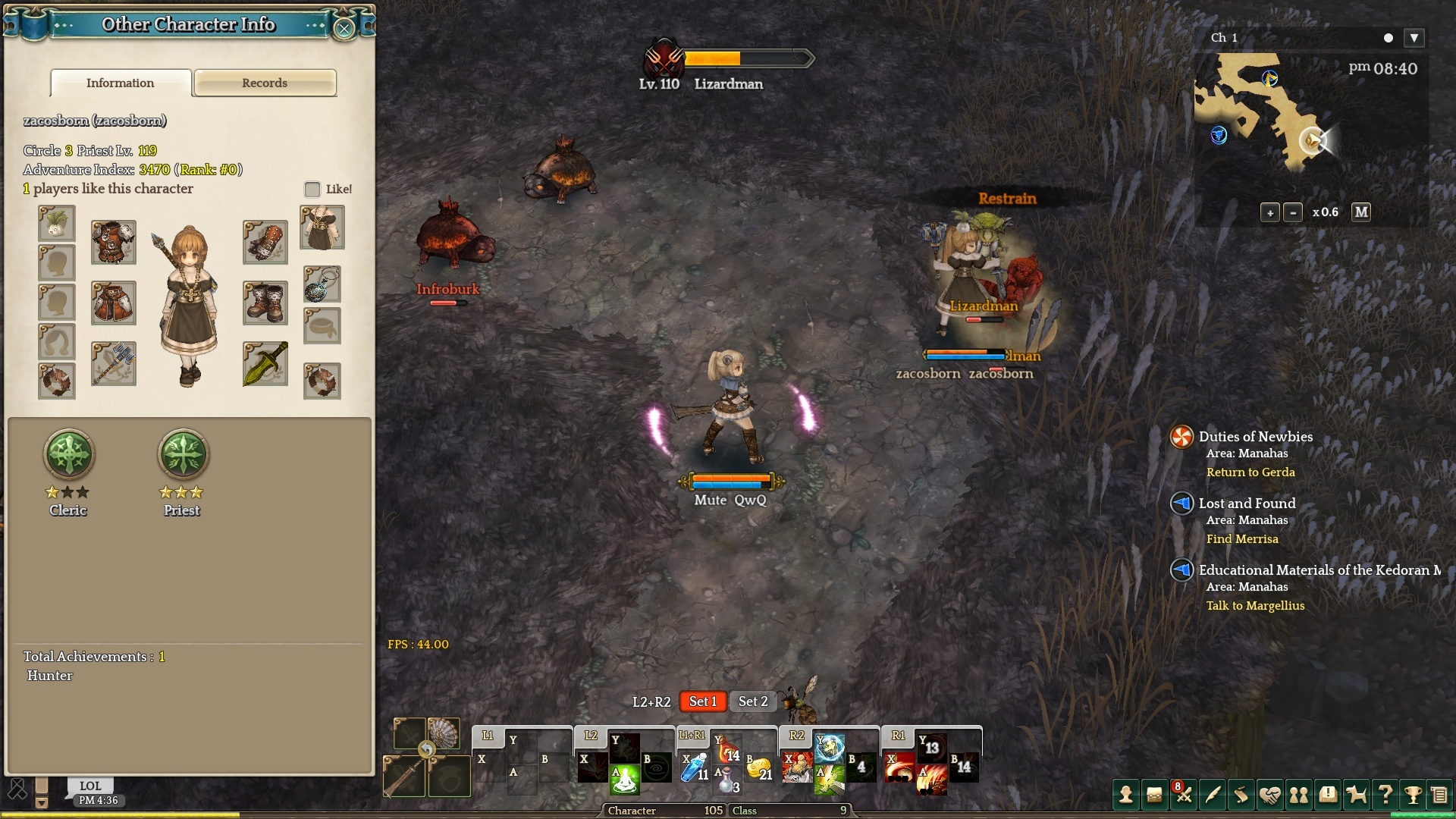1456x819 pixels.
Task: Open the companion pet menu icon
Action: [1356, 795]
